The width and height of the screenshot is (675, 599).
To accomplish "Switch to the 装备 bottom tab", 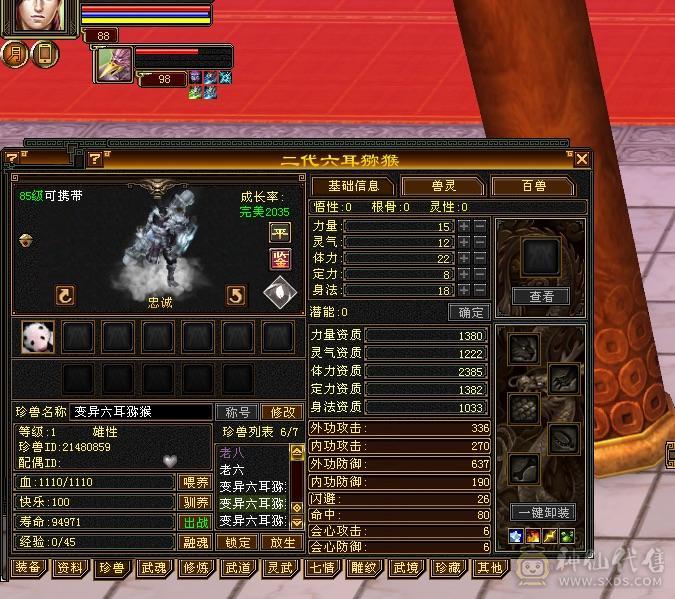I will pyautogui.click(x=28, y=568).
